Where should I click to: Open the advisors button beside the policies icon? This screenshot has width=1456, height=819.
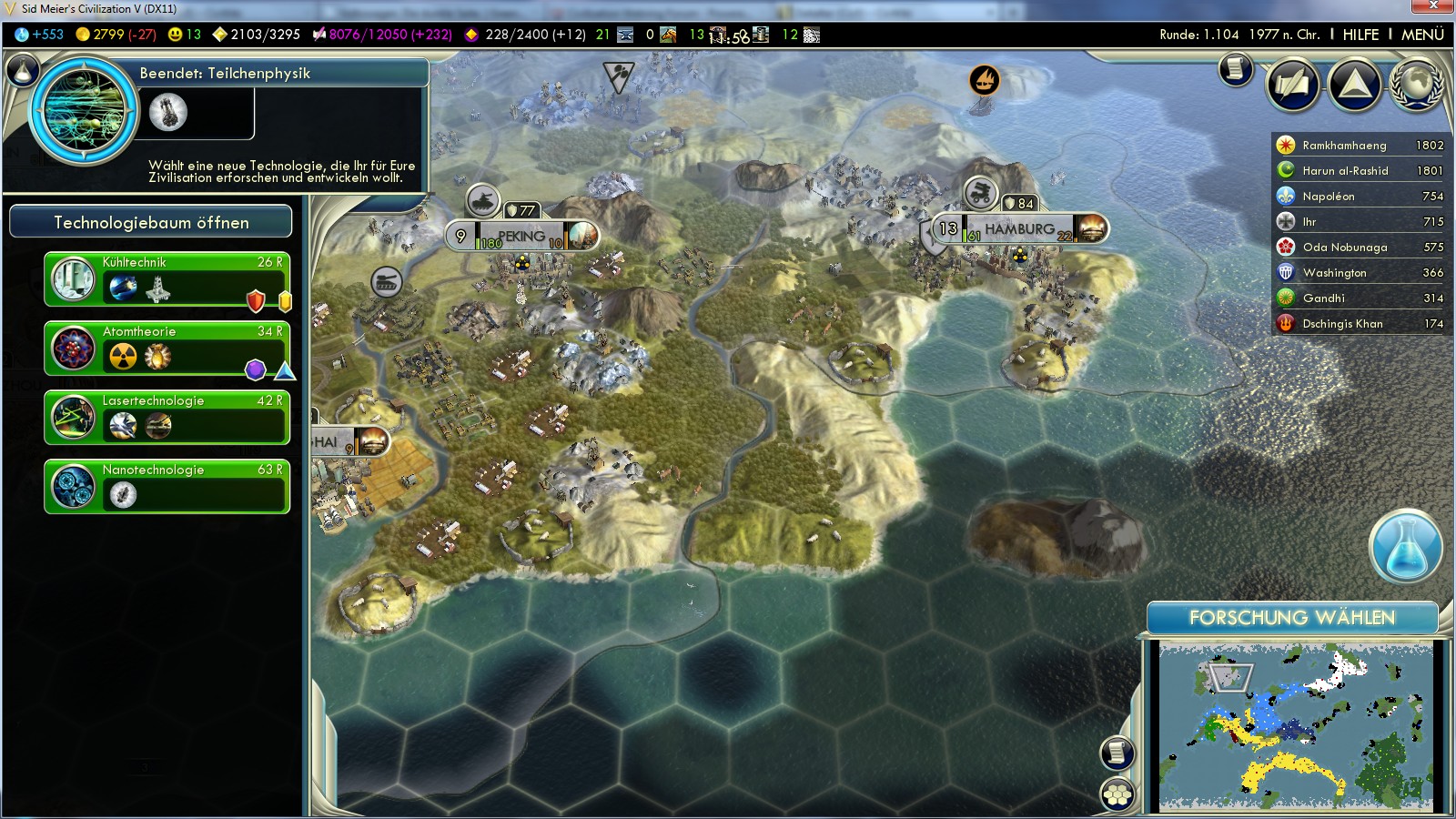(1293, 85)
